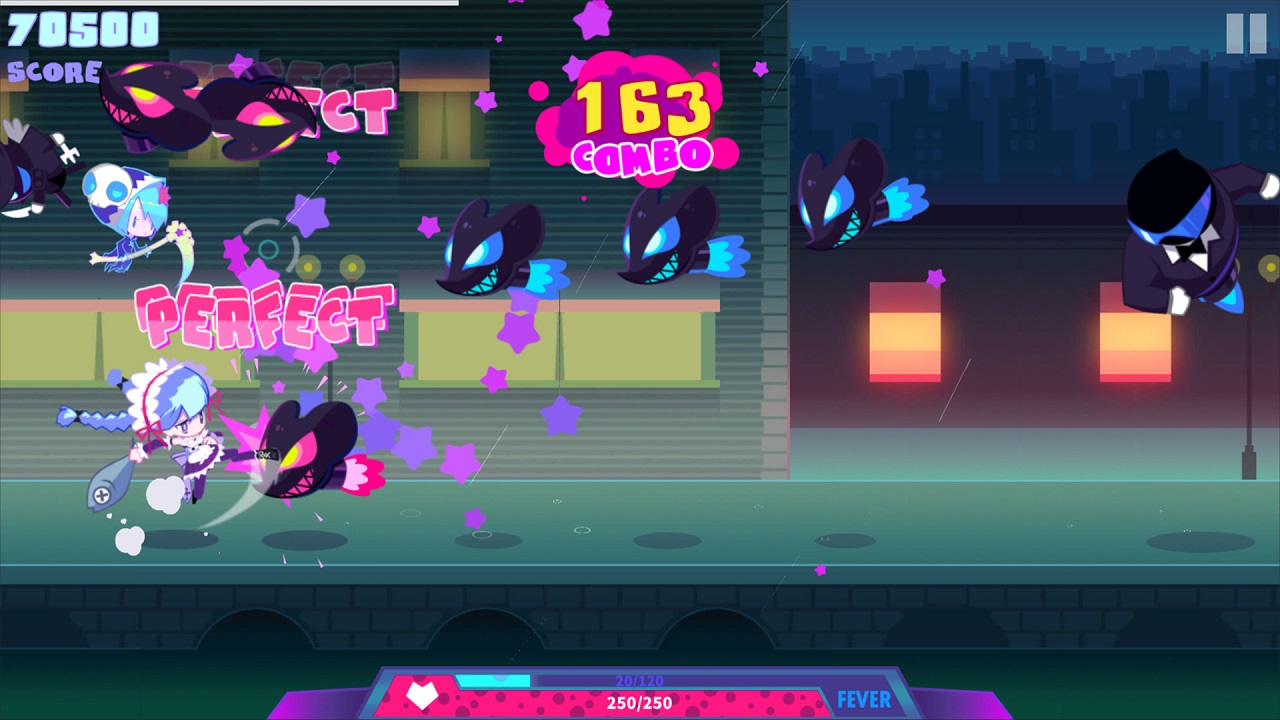
Task: Click the 250/250 health value text
Action: [637, 702]
